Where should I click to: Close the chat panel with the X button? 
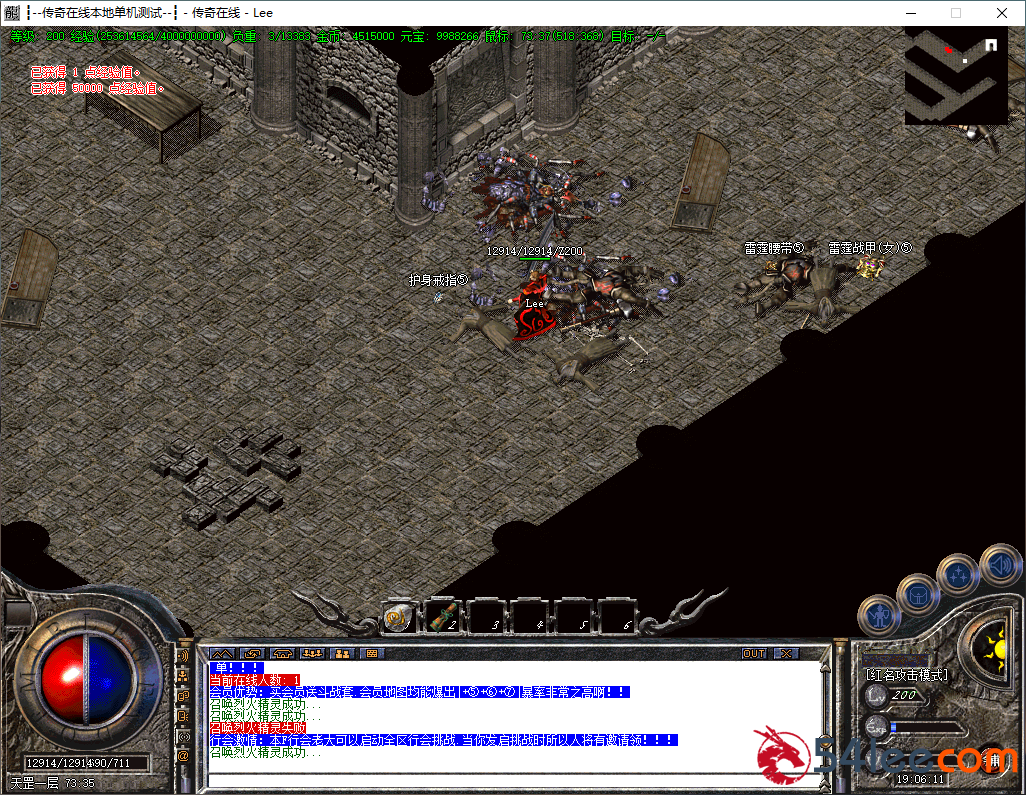786,653
